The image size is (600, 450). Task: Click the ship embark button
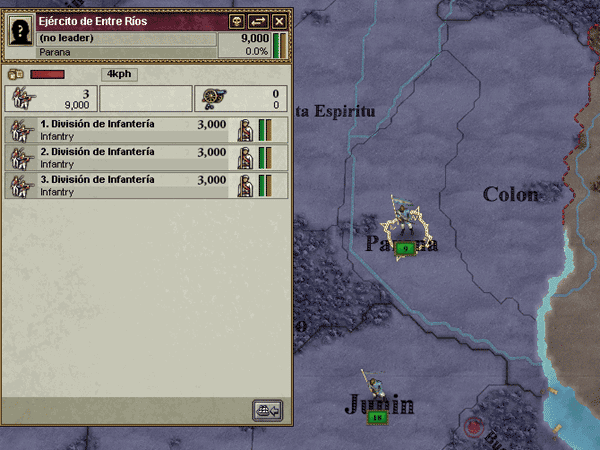pos(268,410)
